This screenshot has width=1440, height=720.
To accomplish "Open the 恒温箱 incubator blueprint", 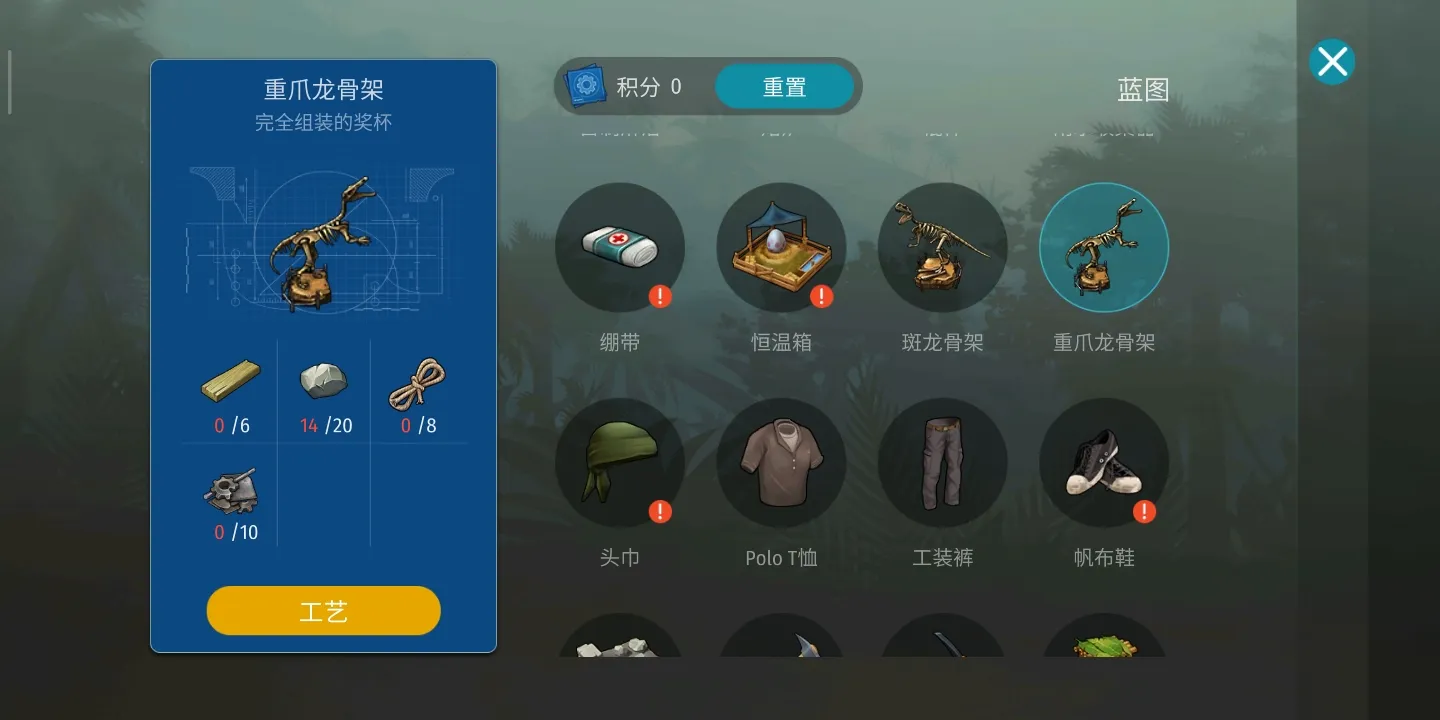I will 781,247.
